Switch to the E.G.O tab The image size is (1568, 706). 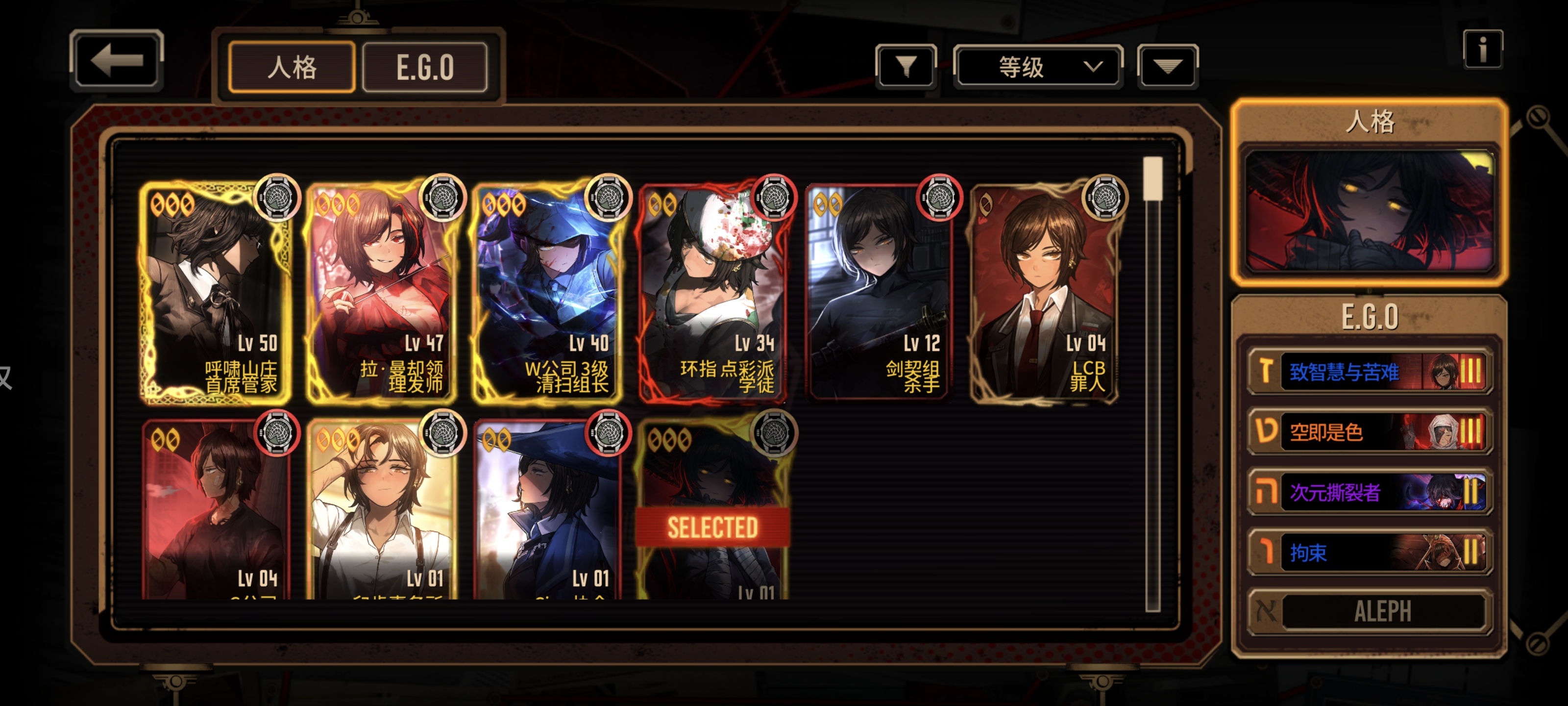click(x=425, y=67)
